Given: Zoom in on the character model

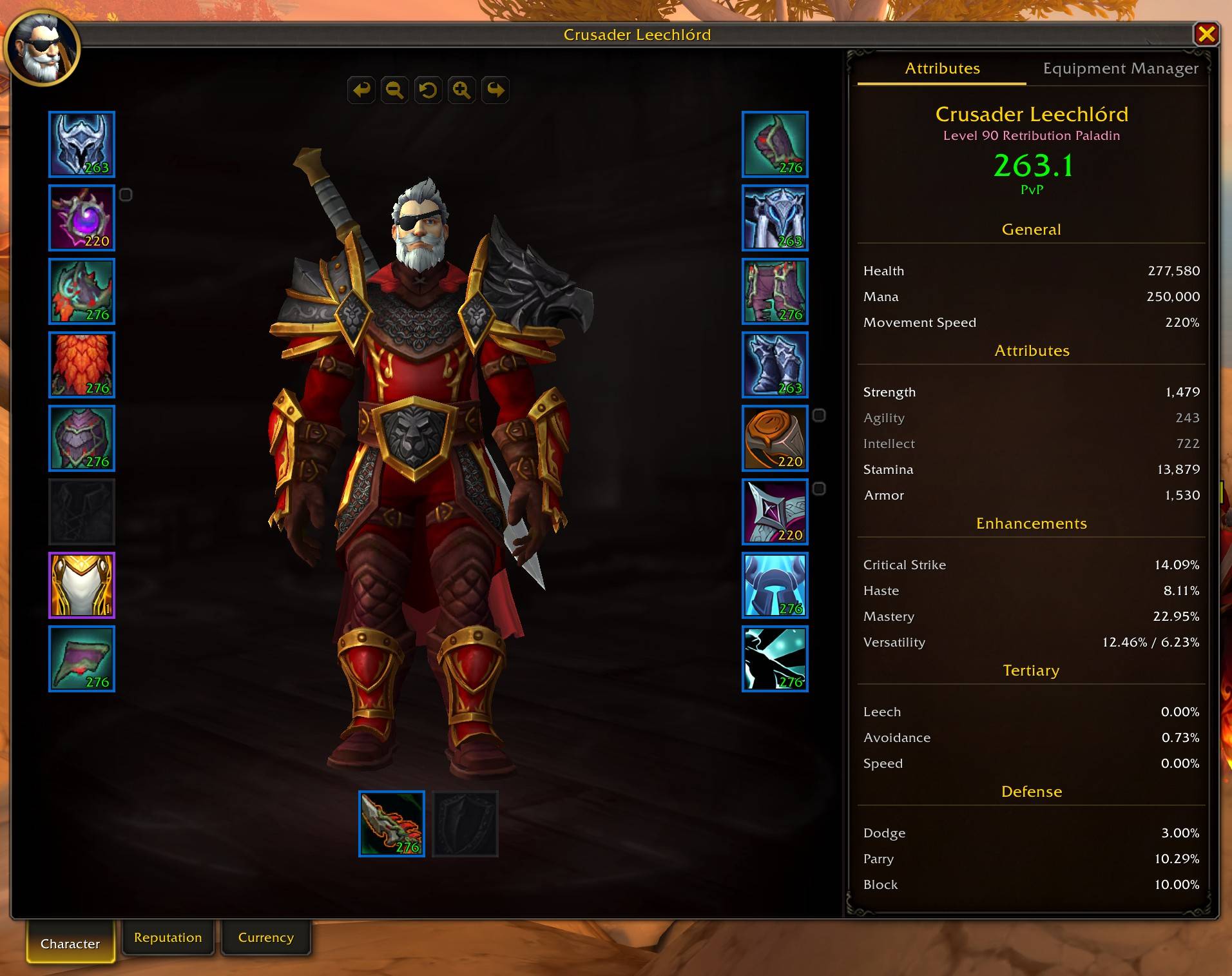Looking at the screenshot, I should click(x=461, y=90).
